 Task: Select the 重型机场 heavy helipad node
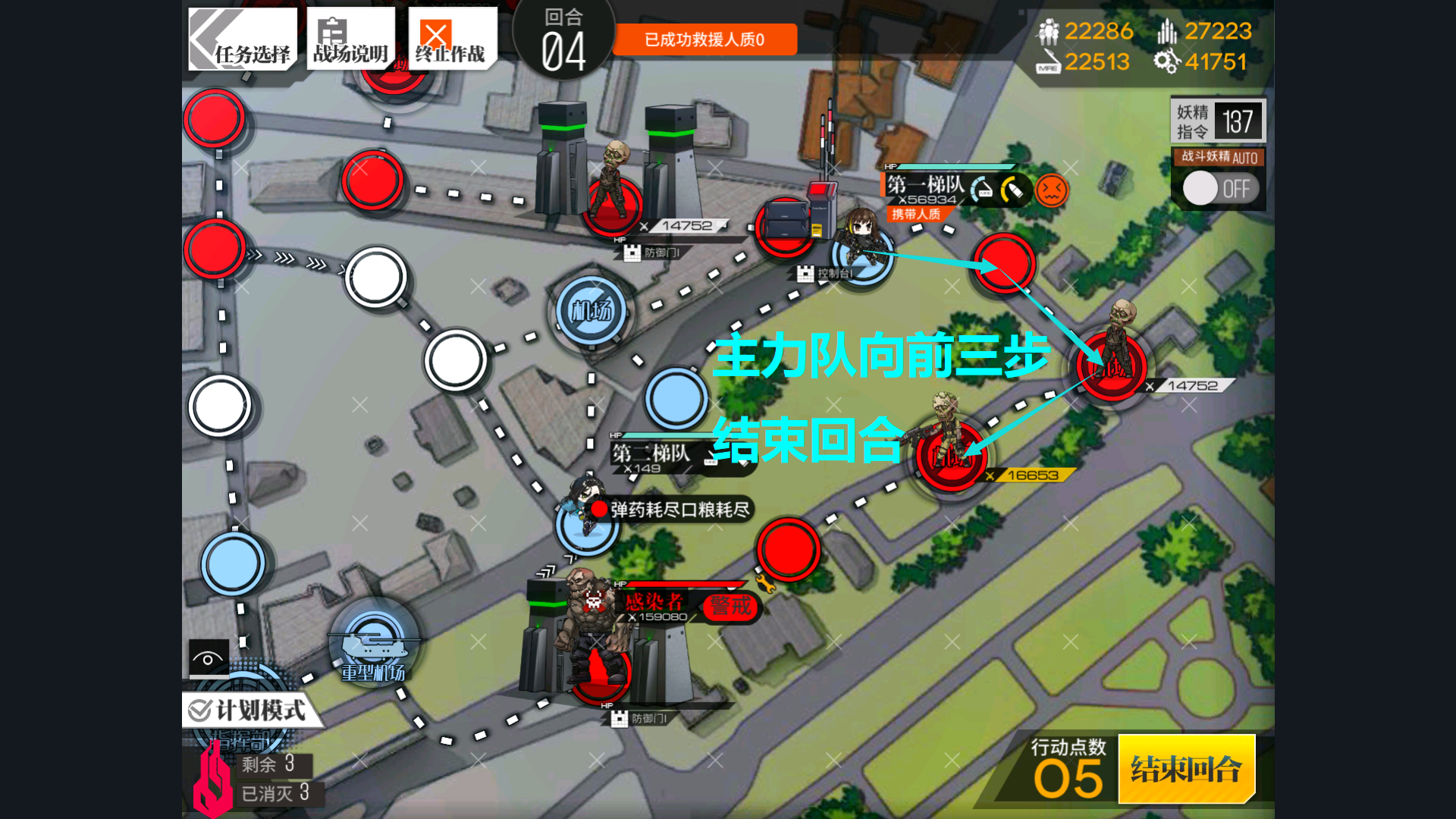click(373, 645)
